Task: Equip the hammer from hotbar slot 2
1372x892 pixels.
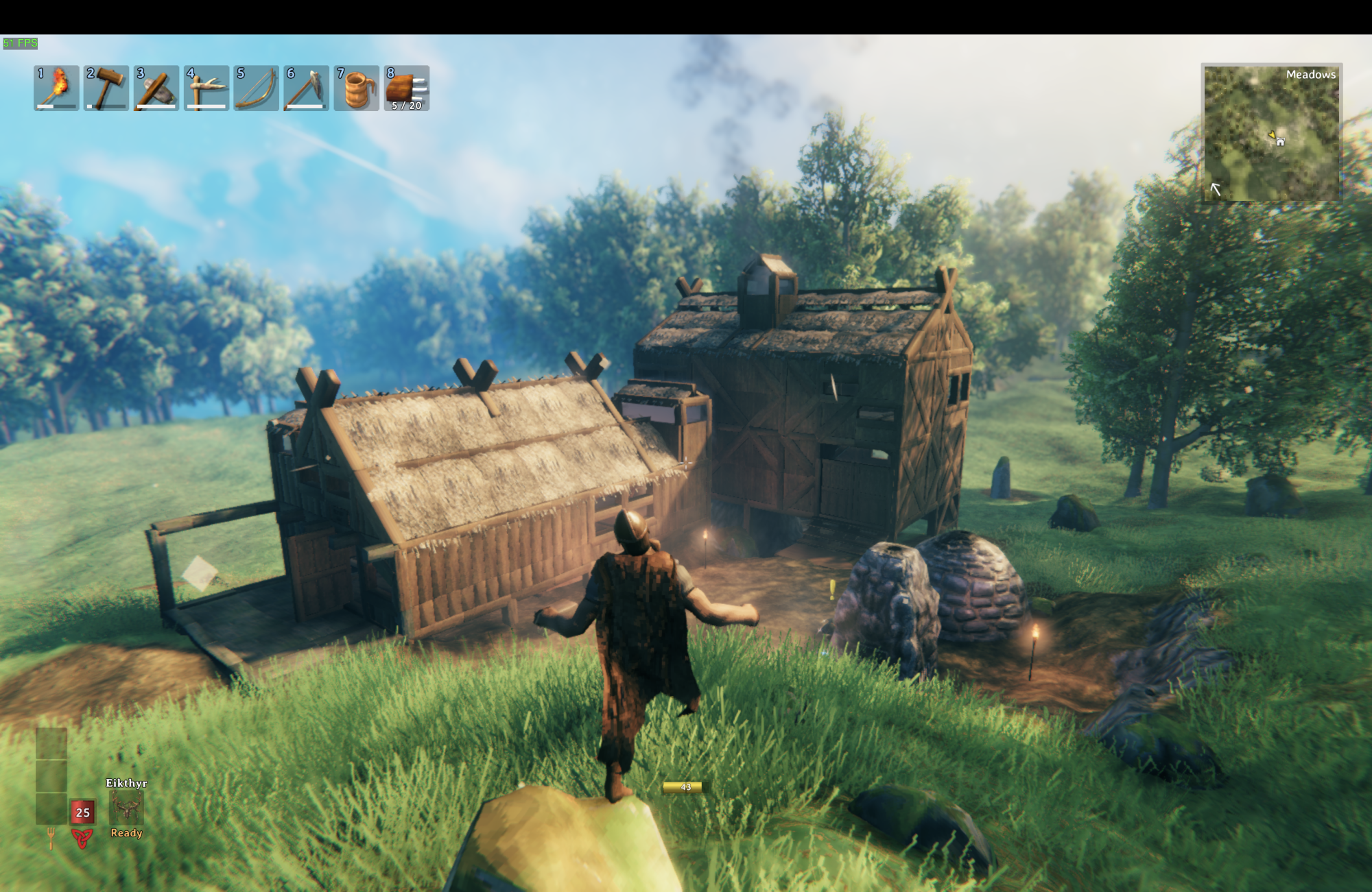Action: point(107,89)
